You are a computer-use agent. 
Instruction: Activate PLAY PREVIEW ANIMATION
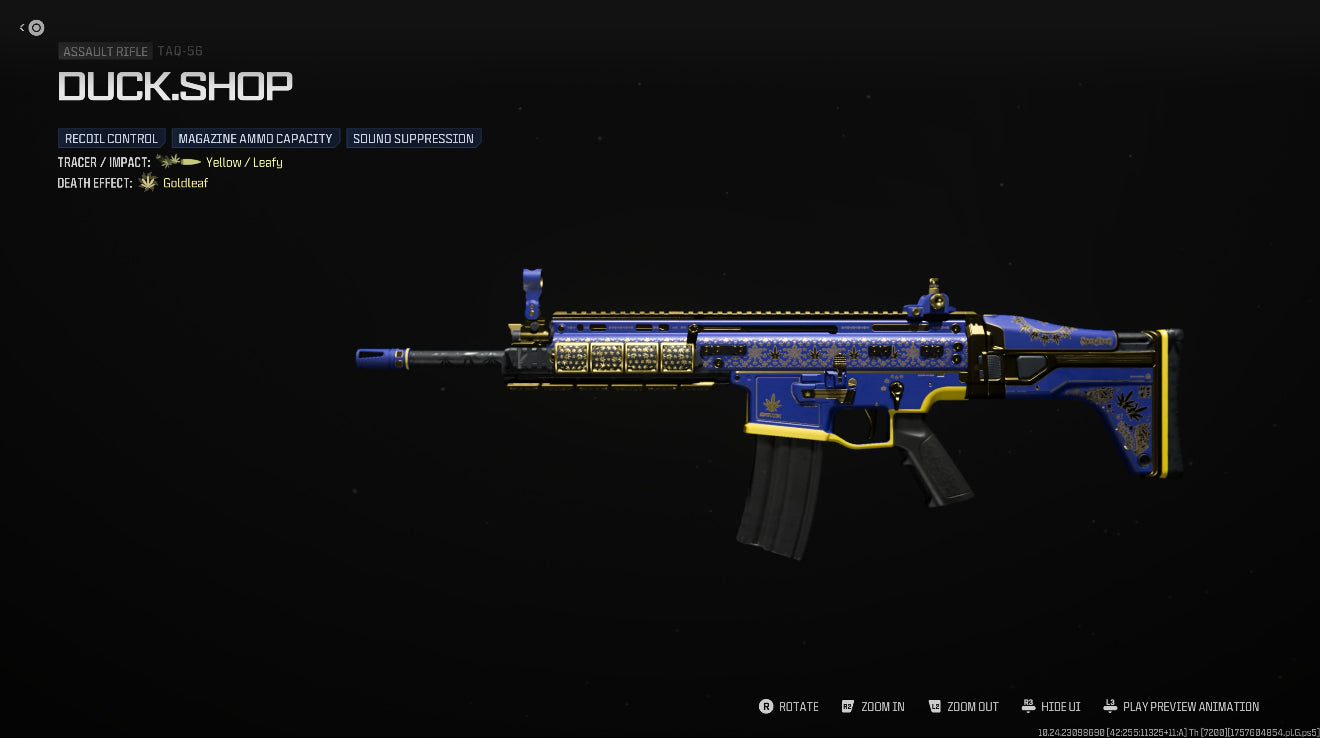point(1191,707)
